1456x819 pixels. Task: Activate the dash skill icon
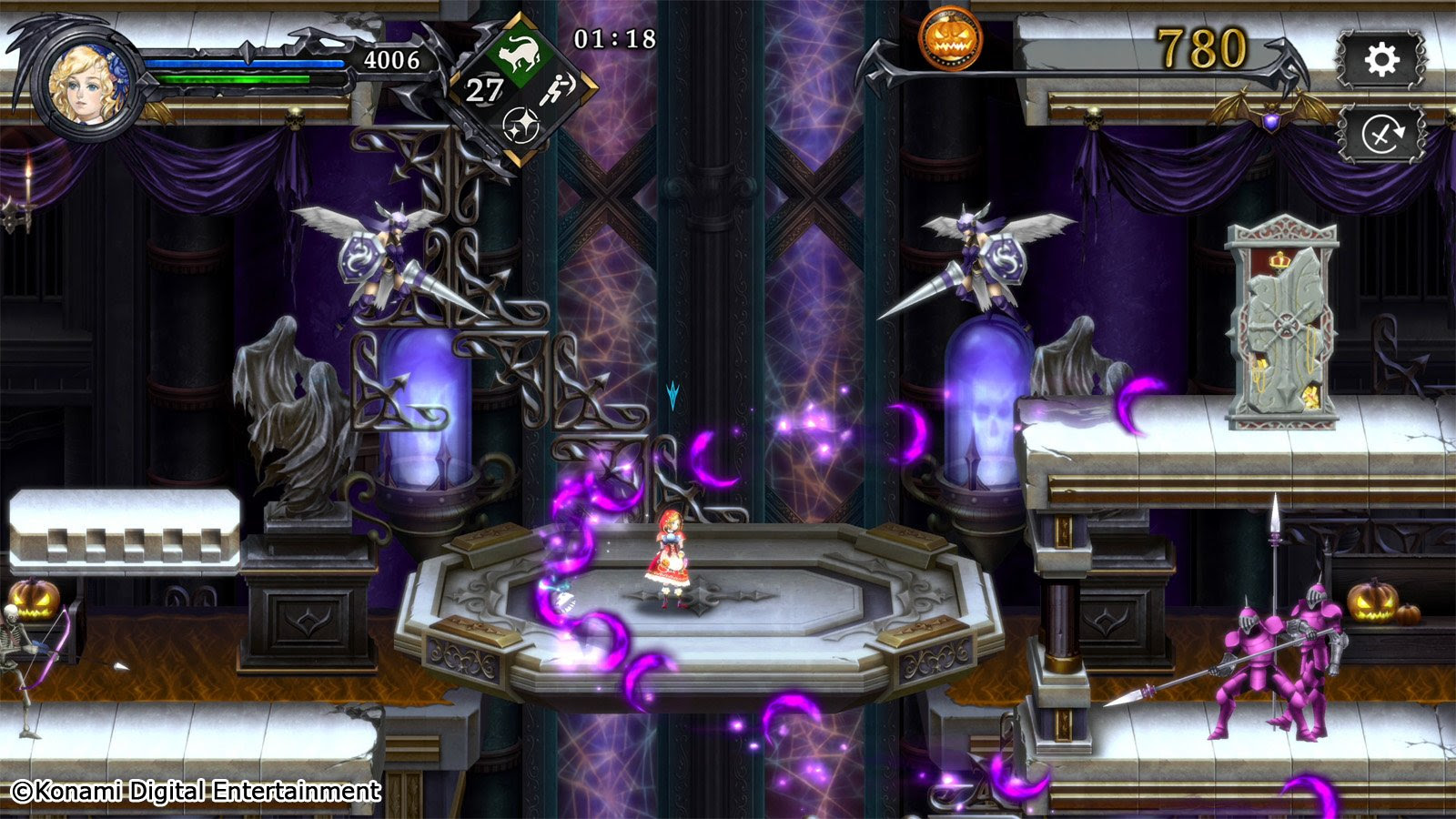(x=559, y=88)
